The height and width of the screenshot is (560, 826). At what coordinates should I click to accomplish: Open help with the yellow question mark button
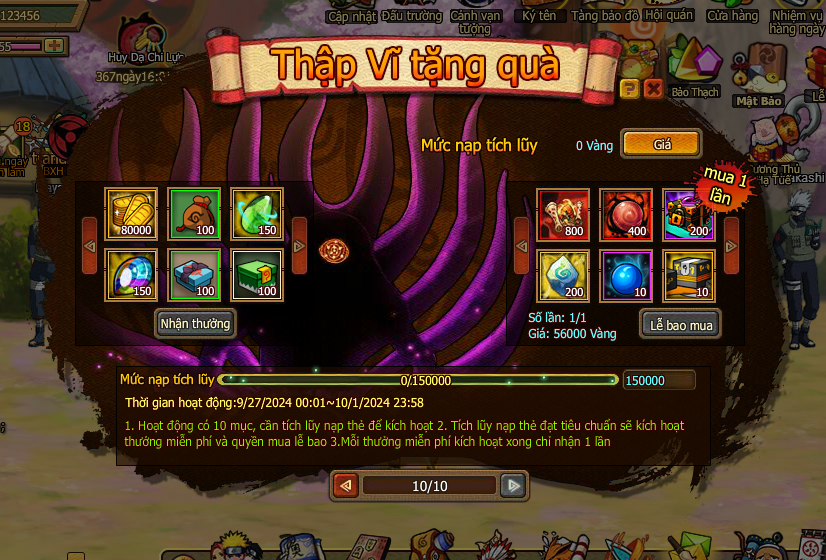point(630,89)
